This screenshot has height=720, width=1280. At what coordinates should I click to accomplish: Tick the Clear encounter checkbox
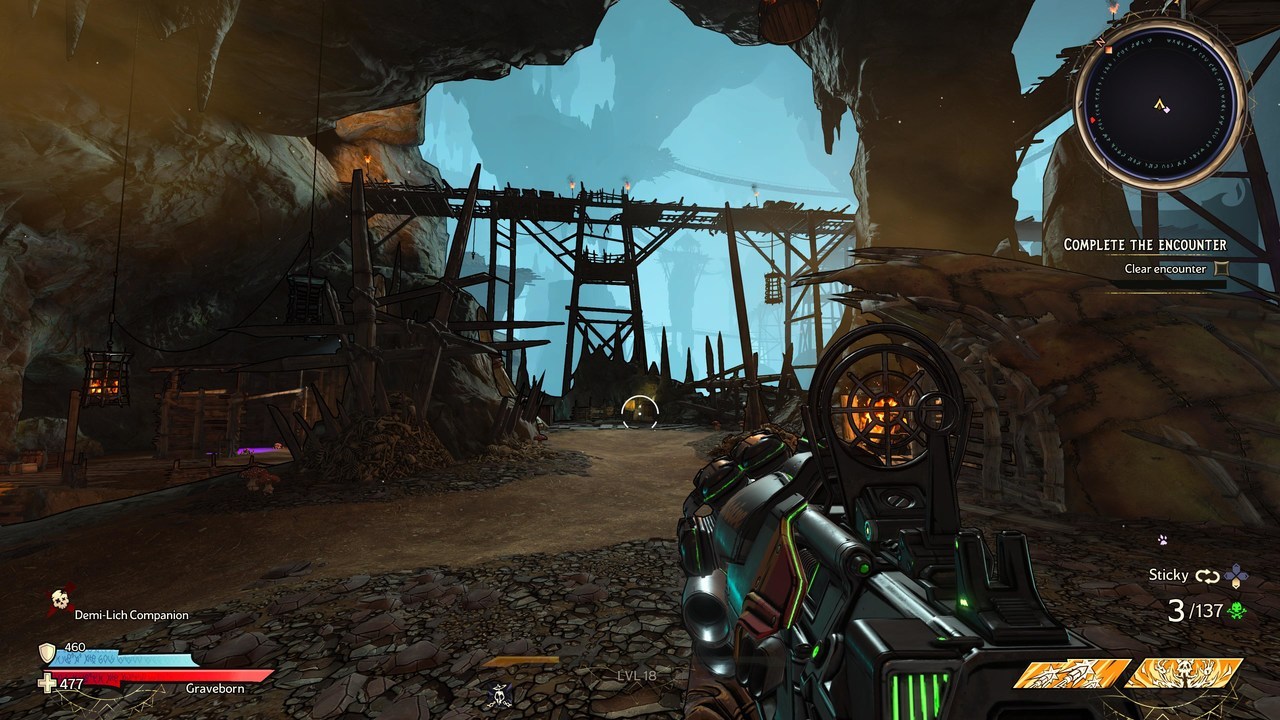[1220, 269]
